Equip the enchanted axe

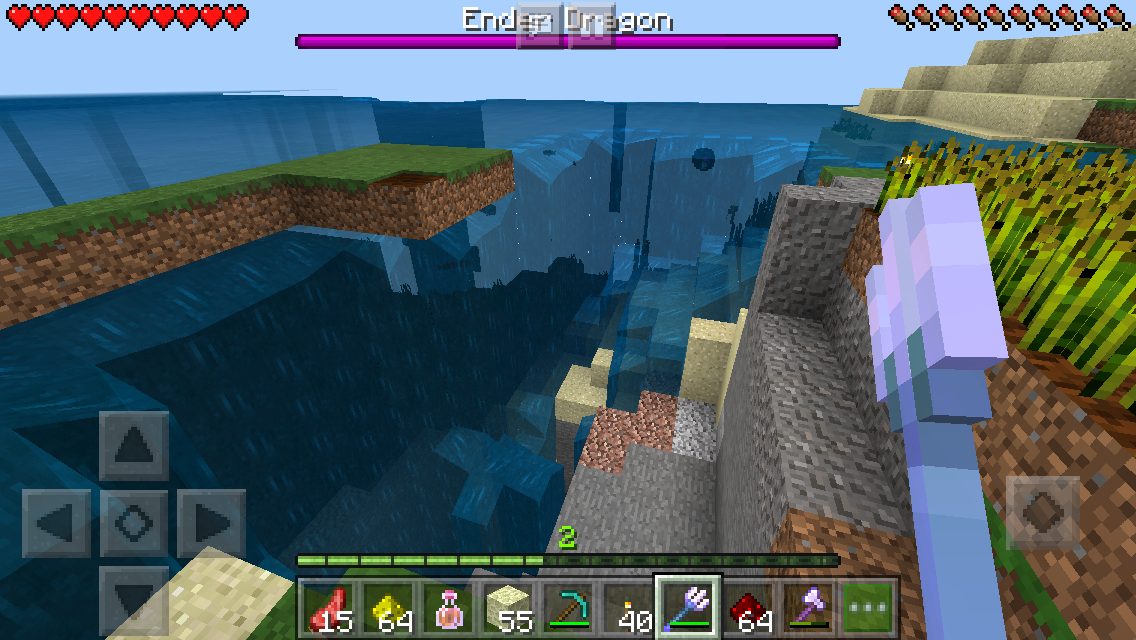click(808, 607)
